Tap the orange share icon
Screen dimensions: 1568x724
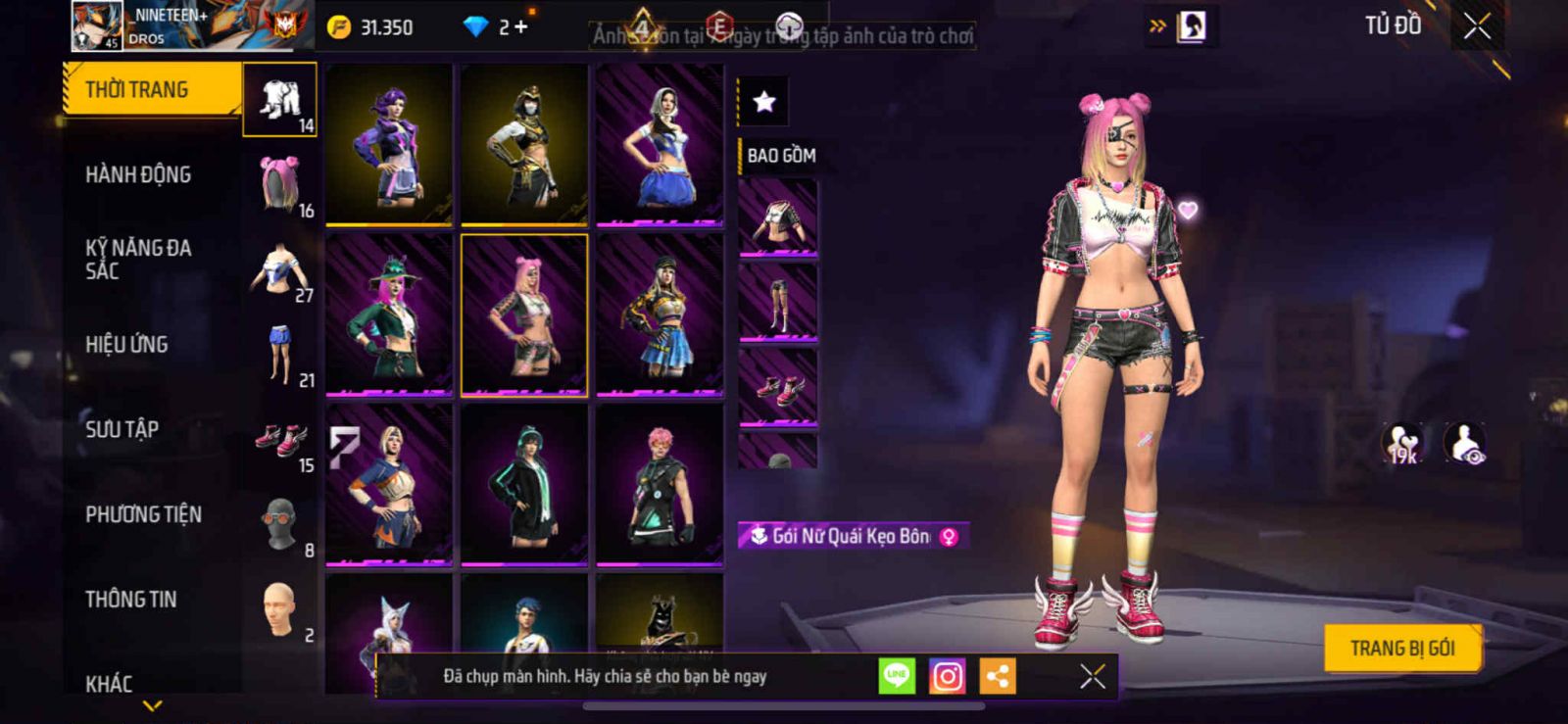998,676
